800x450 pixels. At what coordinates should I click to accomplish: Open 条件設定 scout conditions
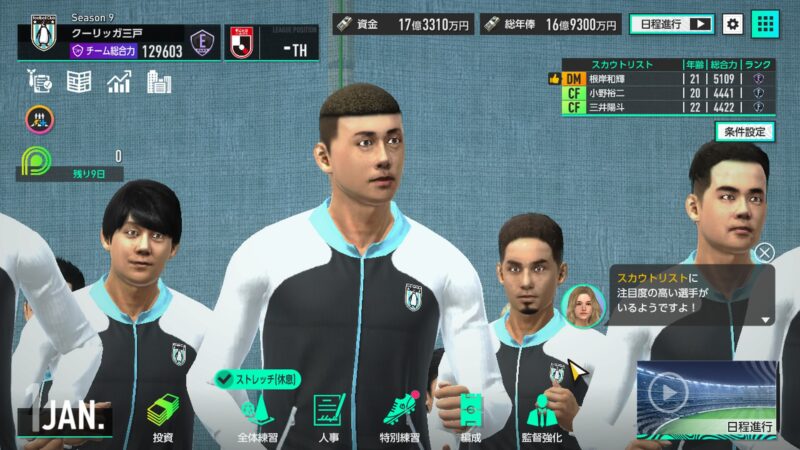click(x=744, y=131)
